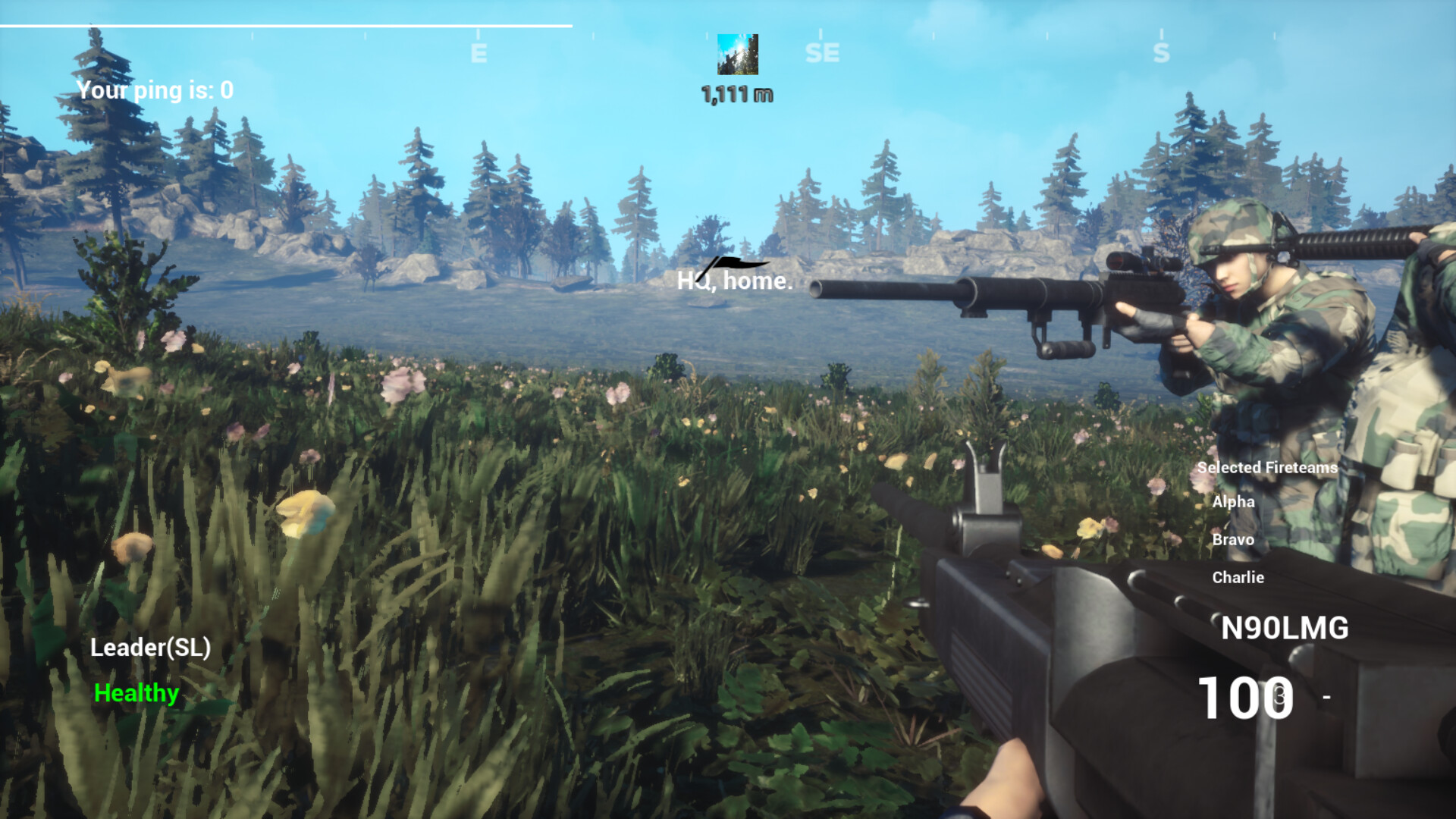Click the Selected Fireteams header
Screen dimensions: 1456x819
click(x=1266, y=468)
